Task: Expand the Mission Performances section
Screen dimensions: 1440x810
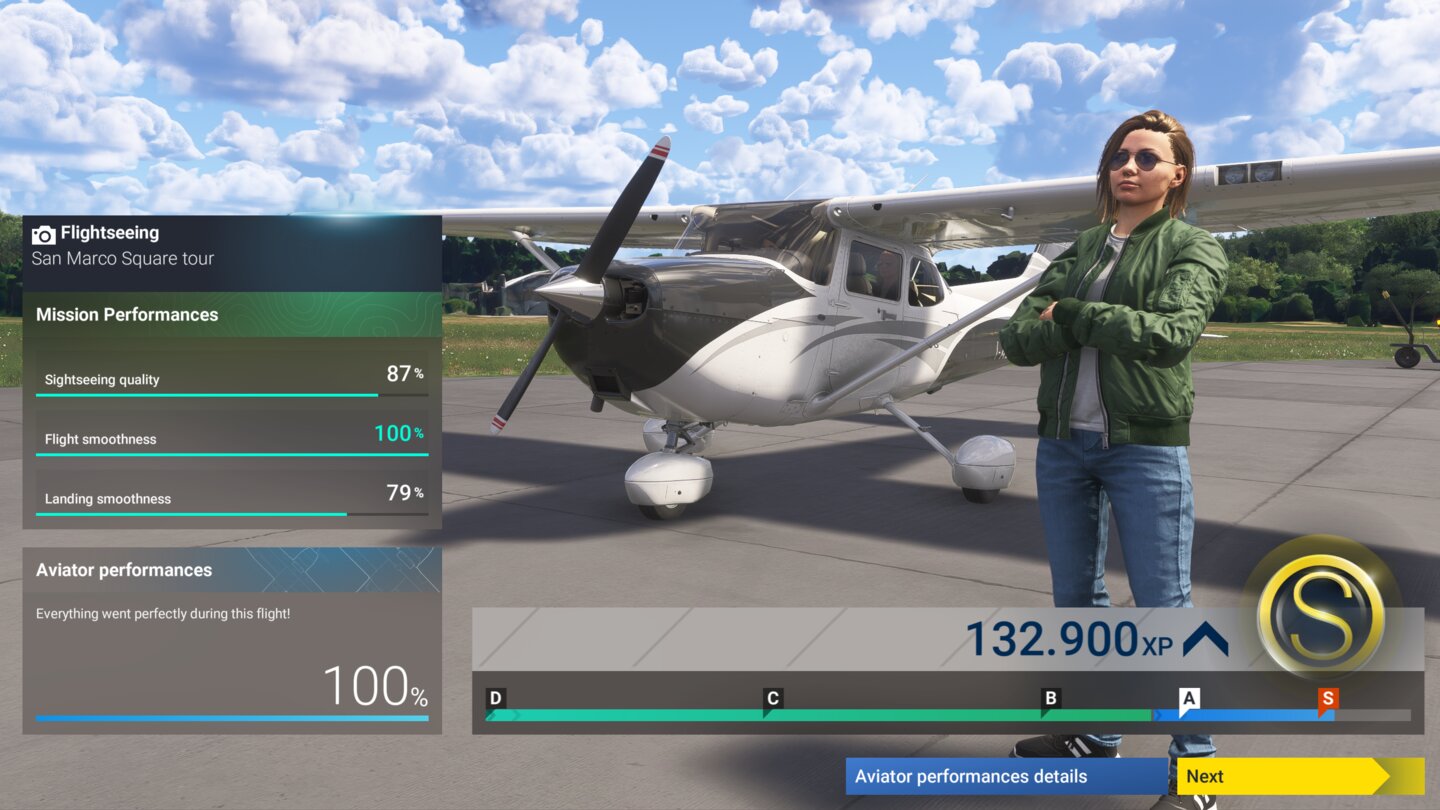Action: [x=128, y=314]
